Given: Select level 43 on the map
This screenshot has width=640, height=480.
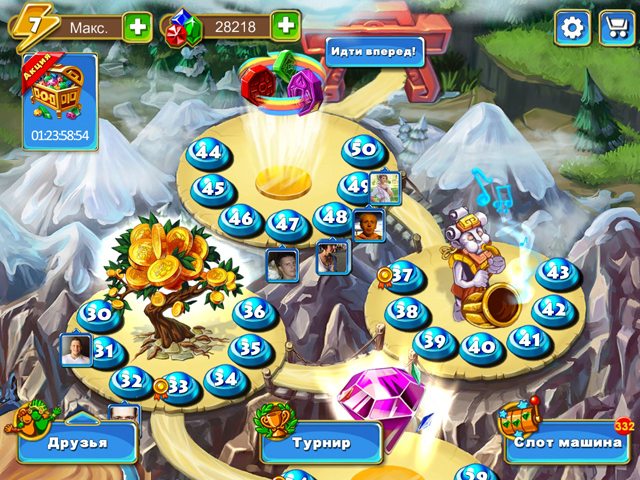Looking at the screenshot, I should coord(557,273).
